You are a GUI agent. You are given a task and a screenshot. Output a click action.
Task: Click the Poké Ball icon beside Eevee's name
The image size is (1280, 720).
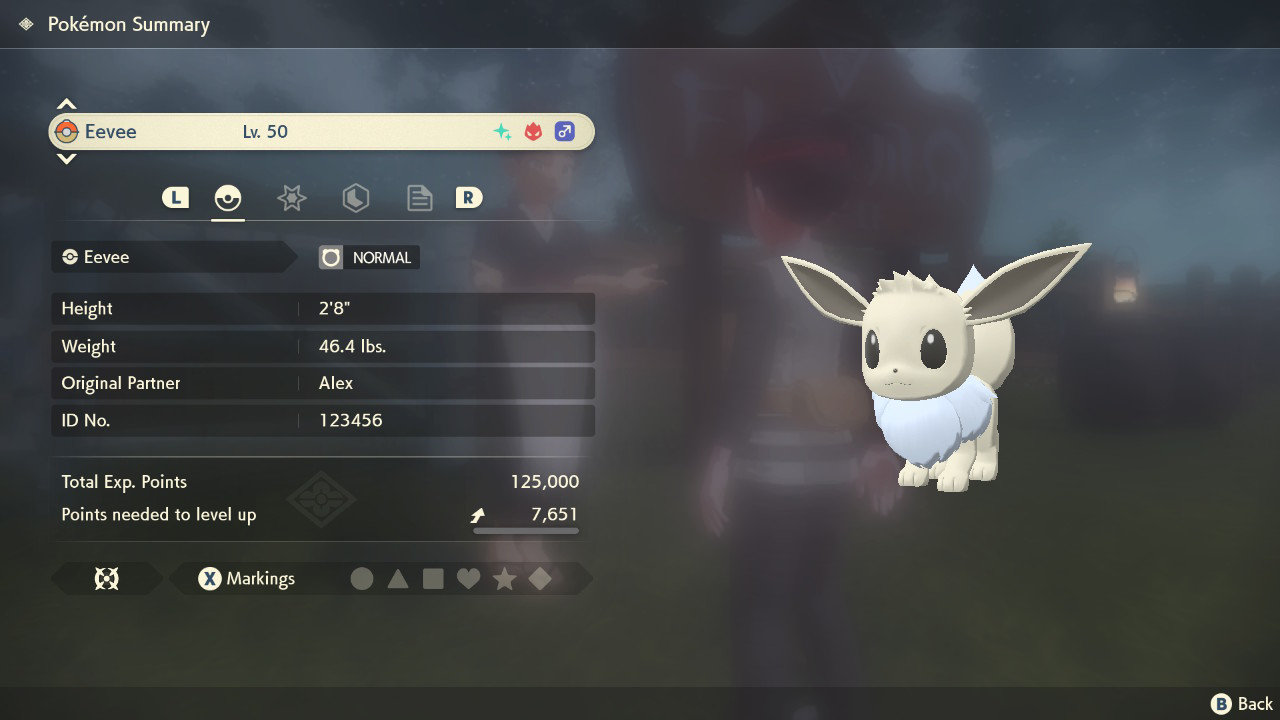click(x=65, y=131)
